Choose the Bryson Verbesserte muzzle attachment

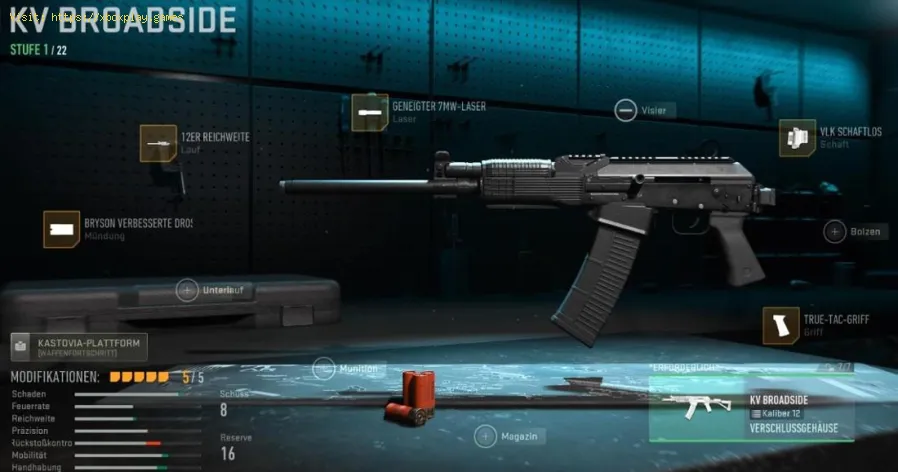pos(62,229)
